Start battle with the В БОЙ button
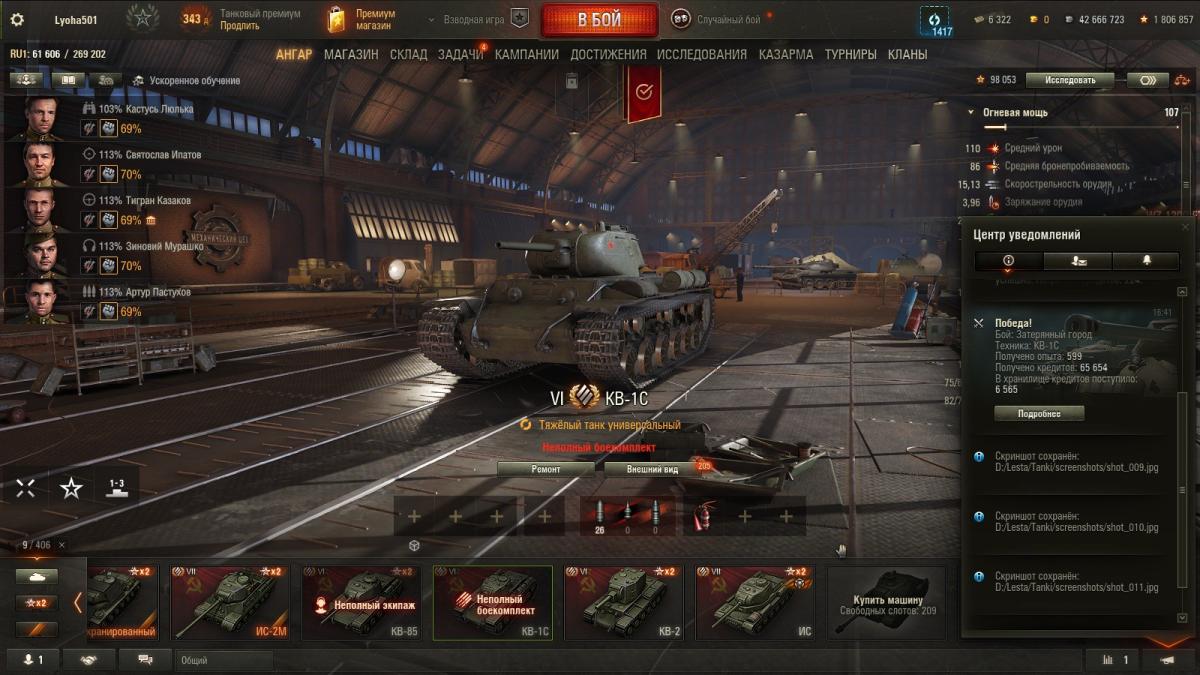Image resolution: width=1200 pixels, height=675 pixels. click(x=599, y=20)
